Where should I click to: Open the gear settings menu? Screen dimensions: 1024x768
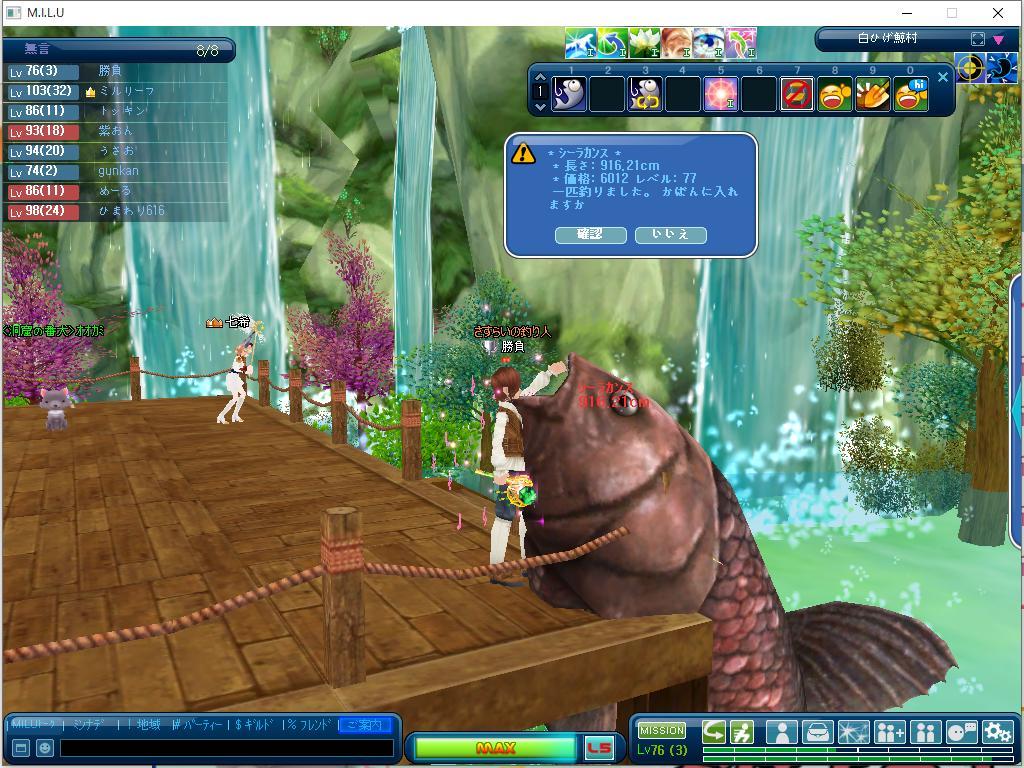point(997,732)
